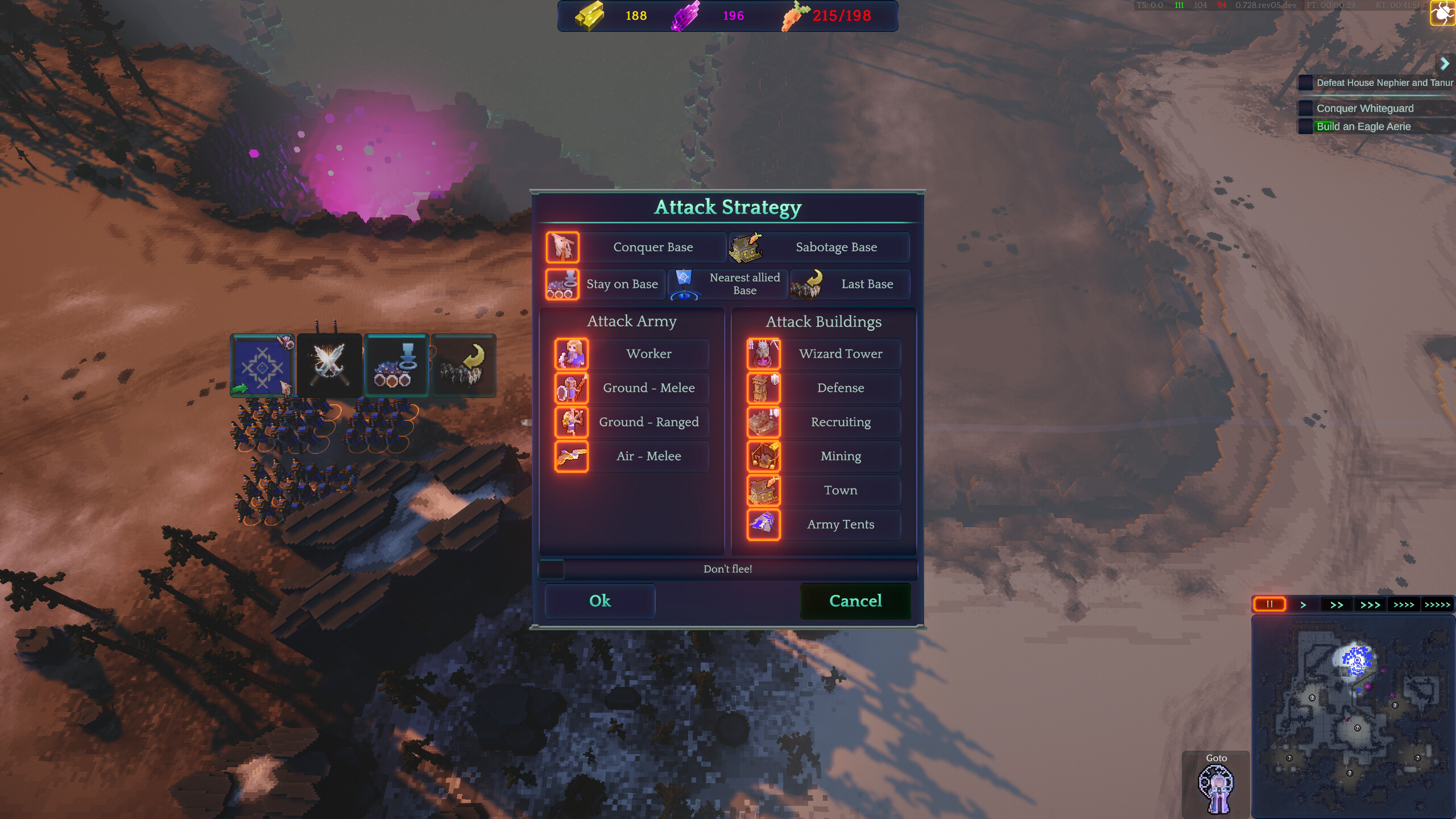Screen dimensions: 1456x819
Task: Click the Wizard Tower building icon
Action: coord(764,354)
